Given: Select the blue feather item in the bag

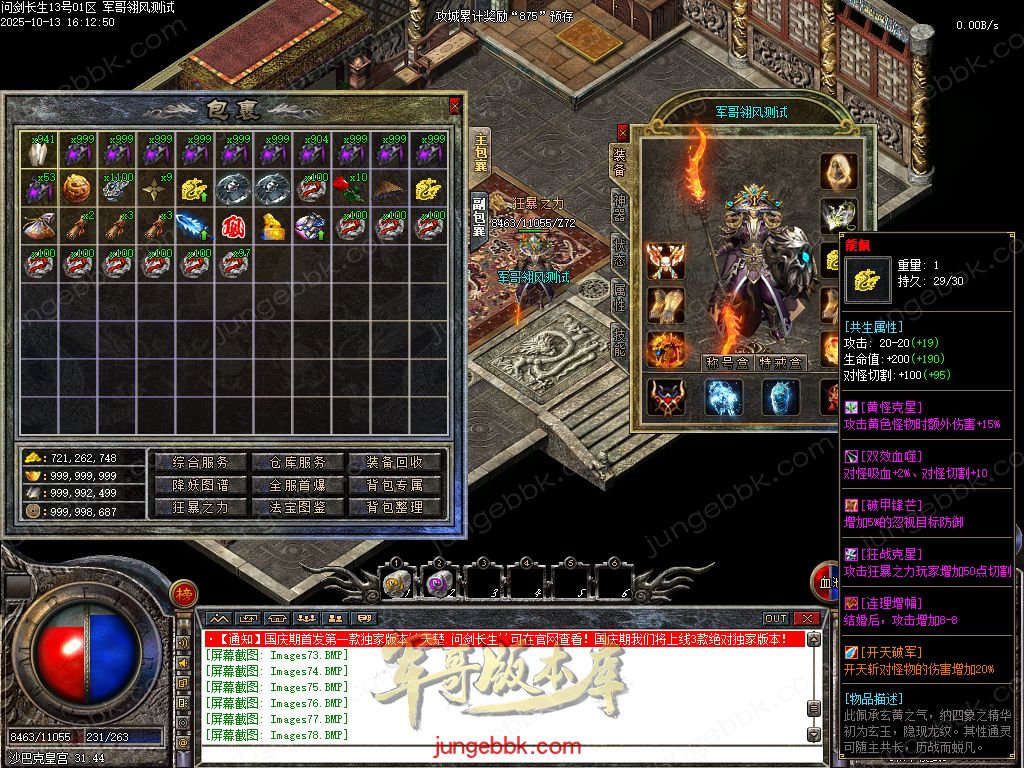Looking at the screenshot, I should [x=191, y=226].
